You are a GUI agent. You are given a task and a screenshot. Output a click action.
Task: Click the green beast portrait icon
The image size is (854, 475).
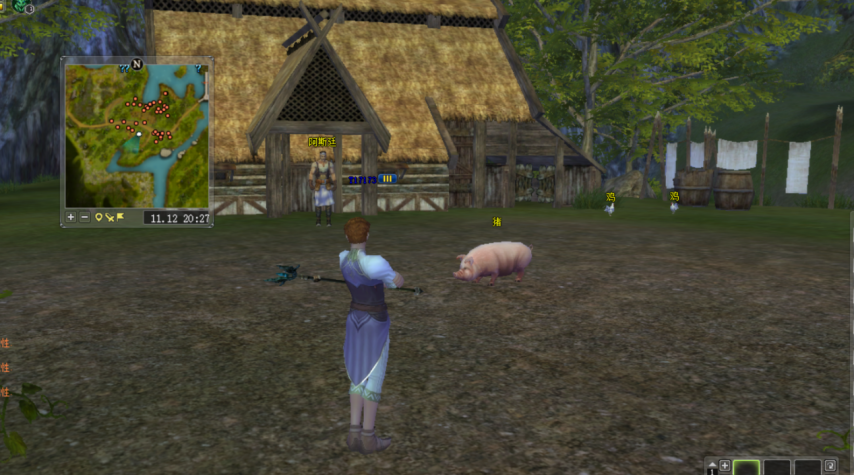[20, 5]
